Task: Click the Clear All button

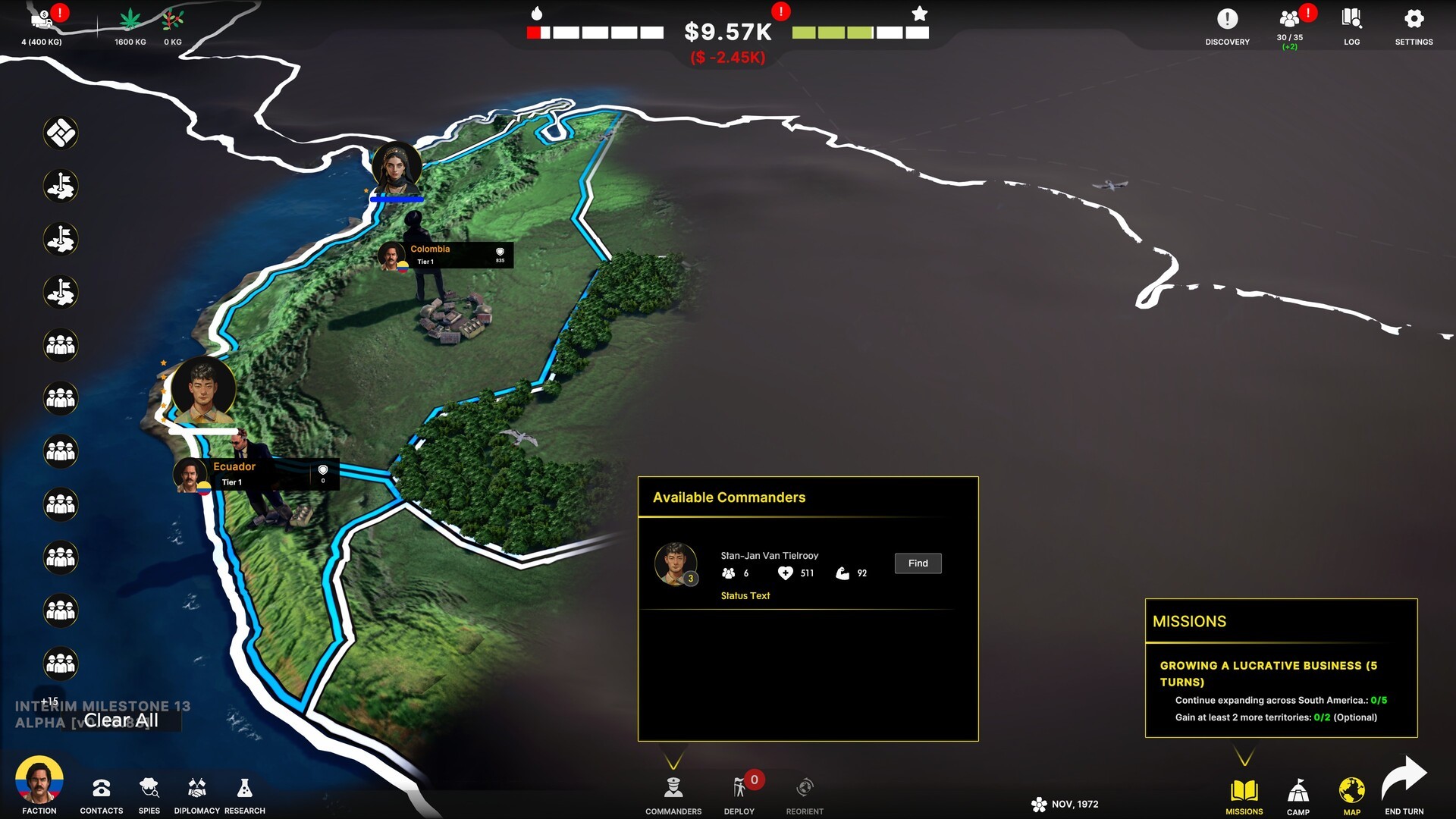Action: tap(121, 720)
